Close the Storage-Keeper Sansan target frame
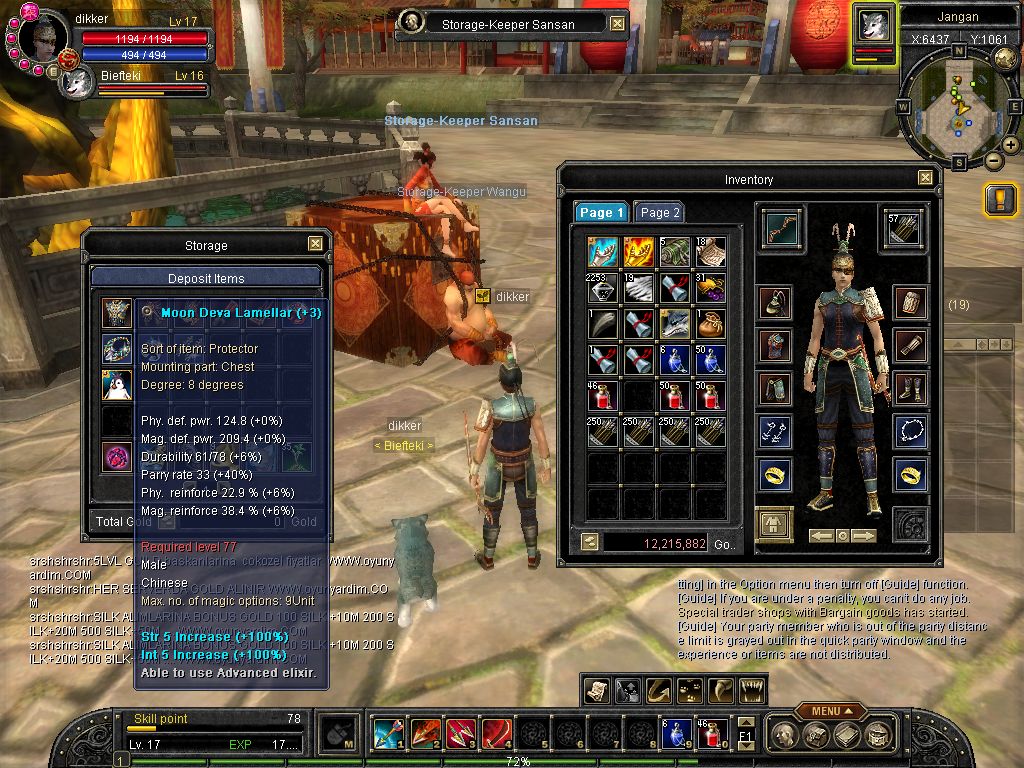 617,24
